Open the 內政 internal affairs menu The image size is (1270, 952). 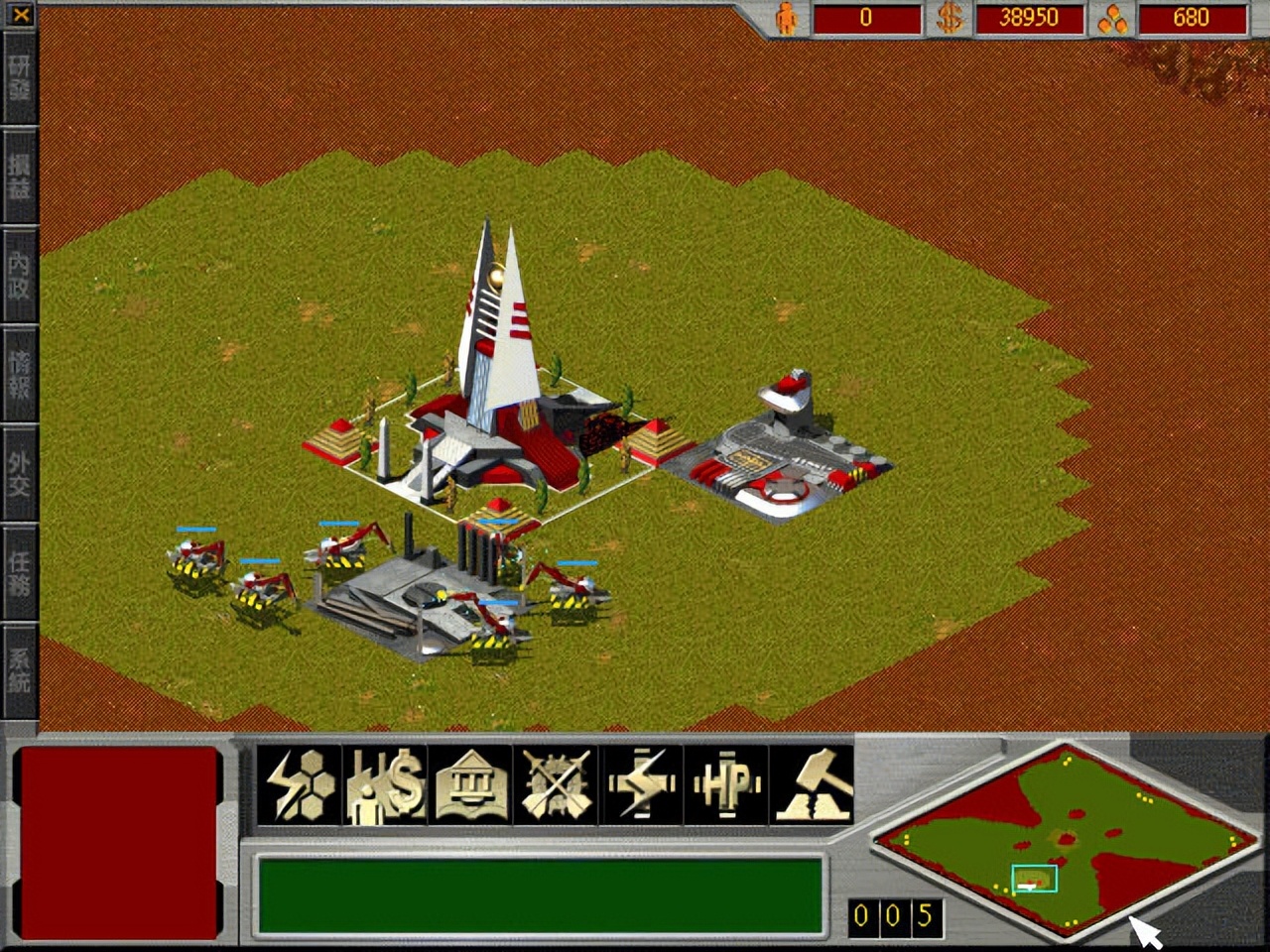coord(19,276)
